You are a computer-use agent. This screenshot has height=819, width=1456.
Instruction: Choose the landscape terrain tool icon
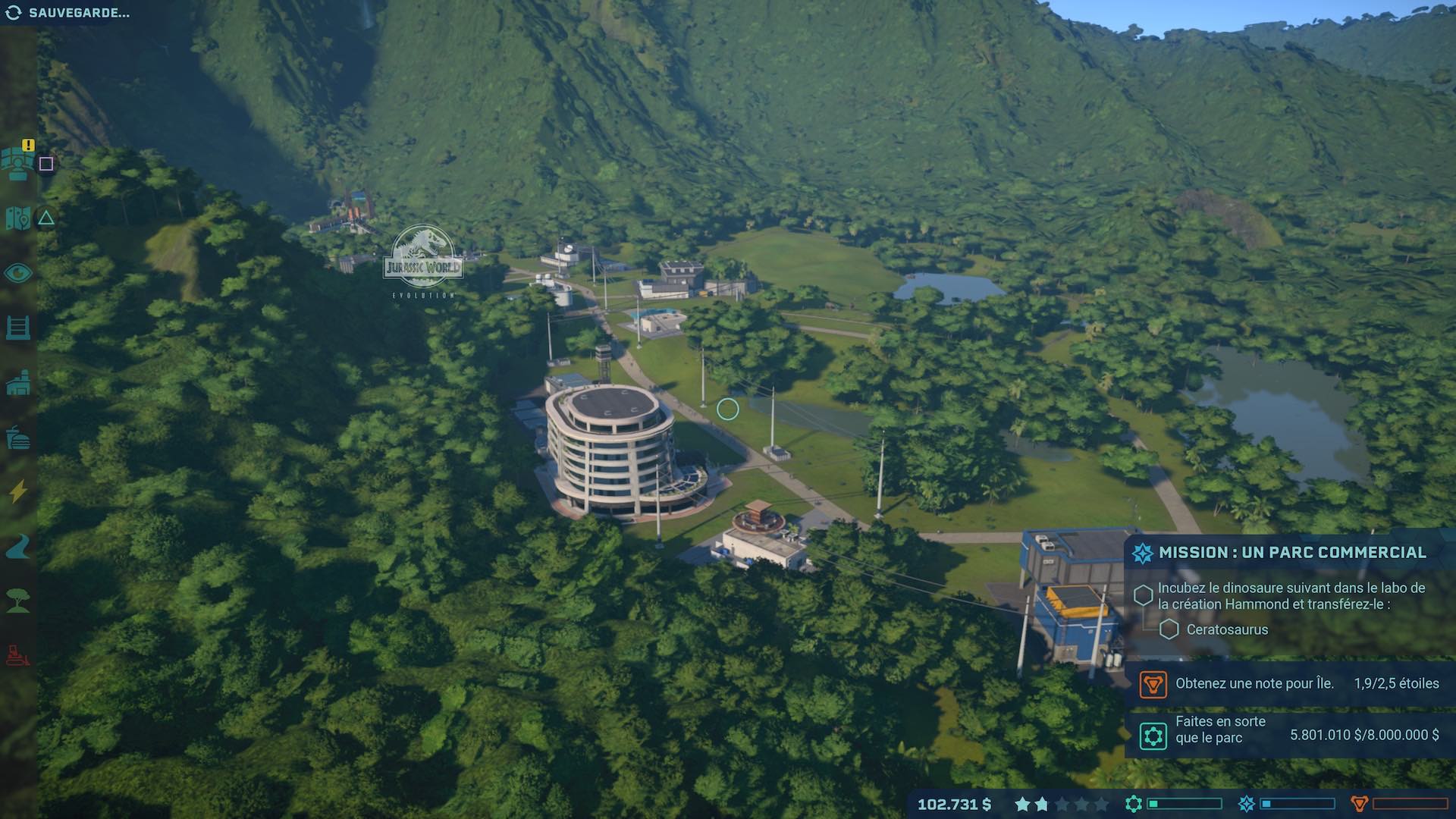pyautogui.click(x=18, y=547)
